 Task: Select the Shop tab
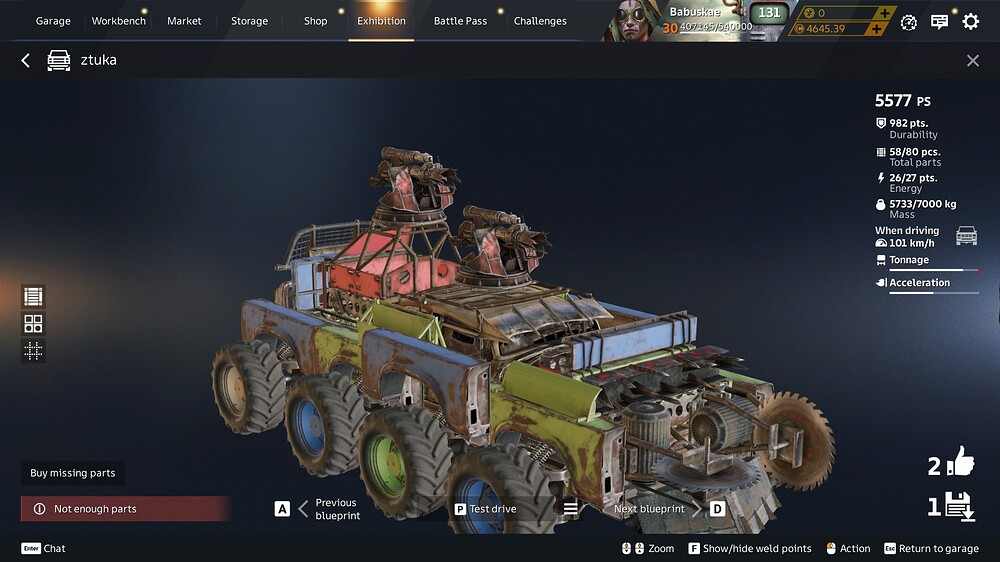click(315, 21)
